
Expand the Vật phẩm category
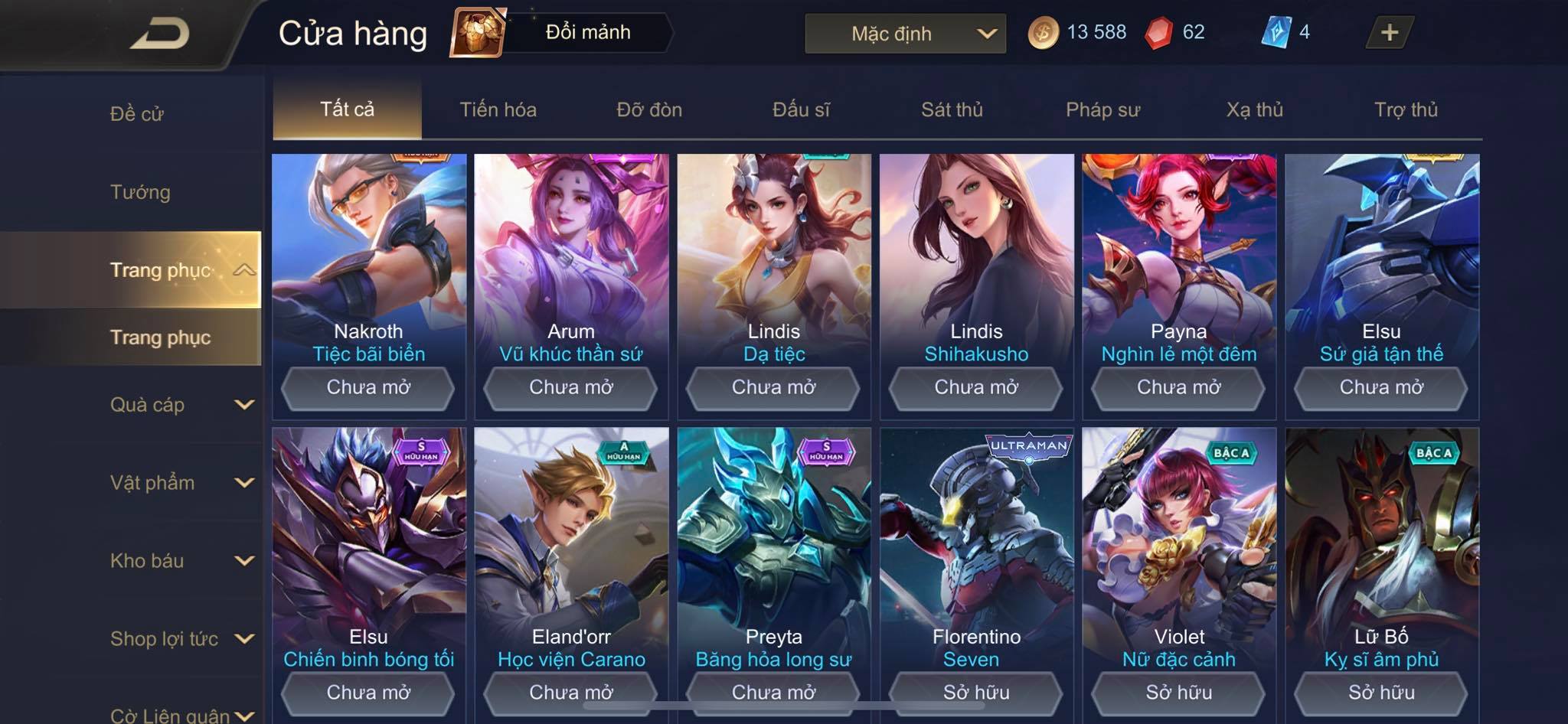[x=181, y=483]
